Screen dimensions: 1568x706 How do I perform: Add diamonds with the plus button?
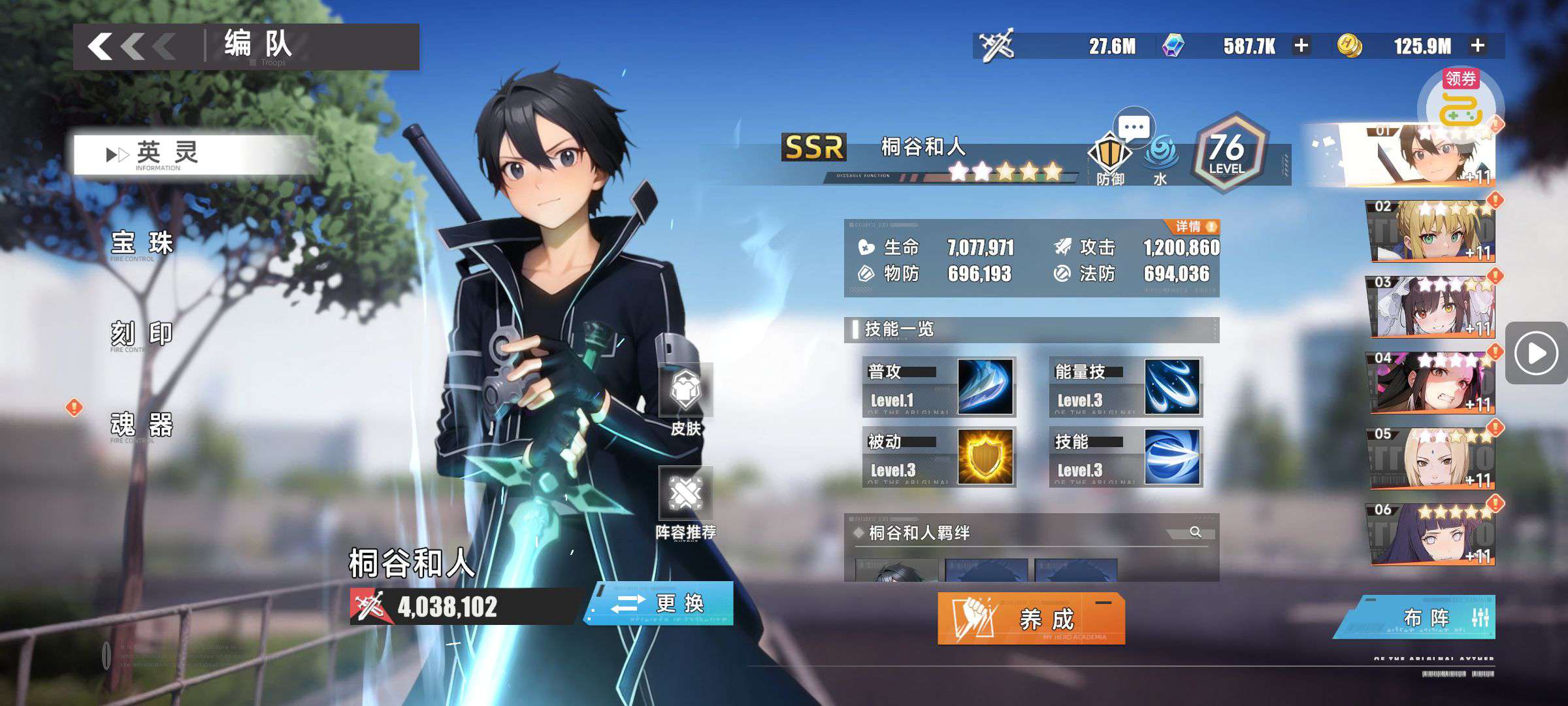[x=1301, y=46]
